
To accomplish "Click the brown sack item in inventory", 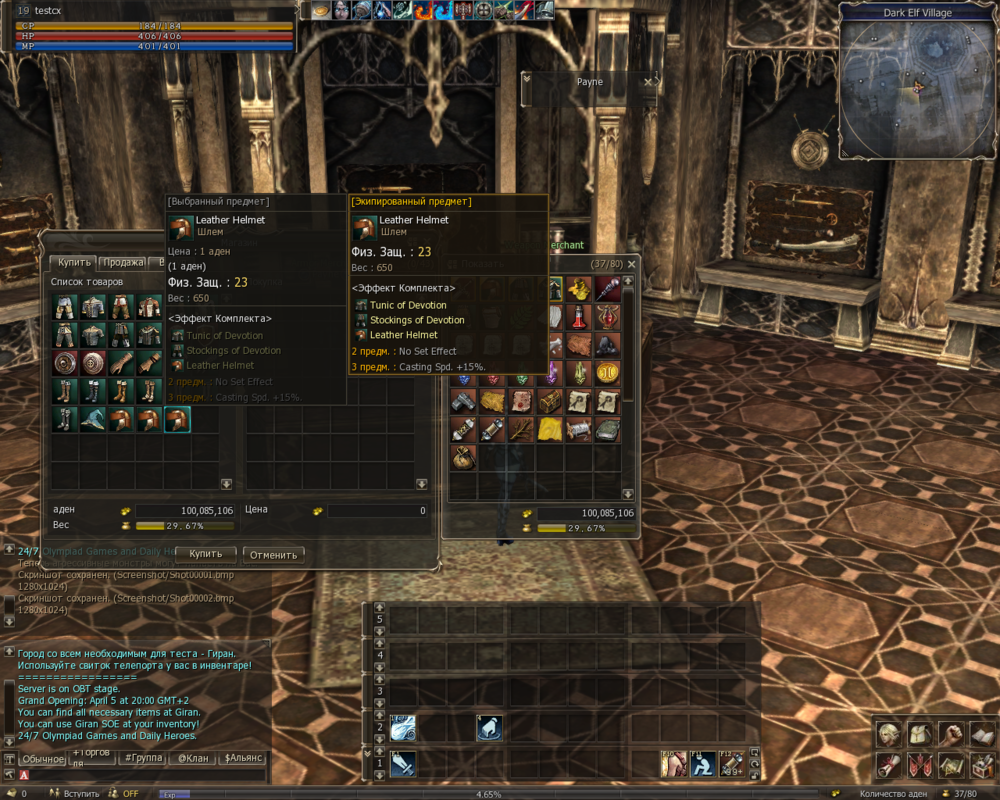I will (463, 458).
